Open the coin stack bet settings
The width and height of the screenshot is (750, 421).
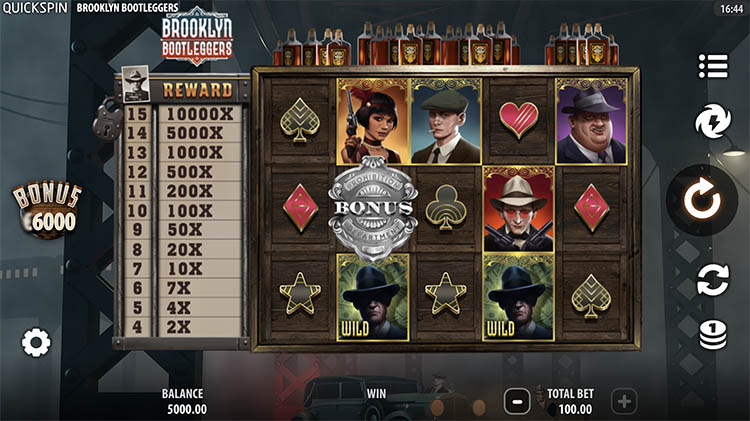click(x=713, y=333)
